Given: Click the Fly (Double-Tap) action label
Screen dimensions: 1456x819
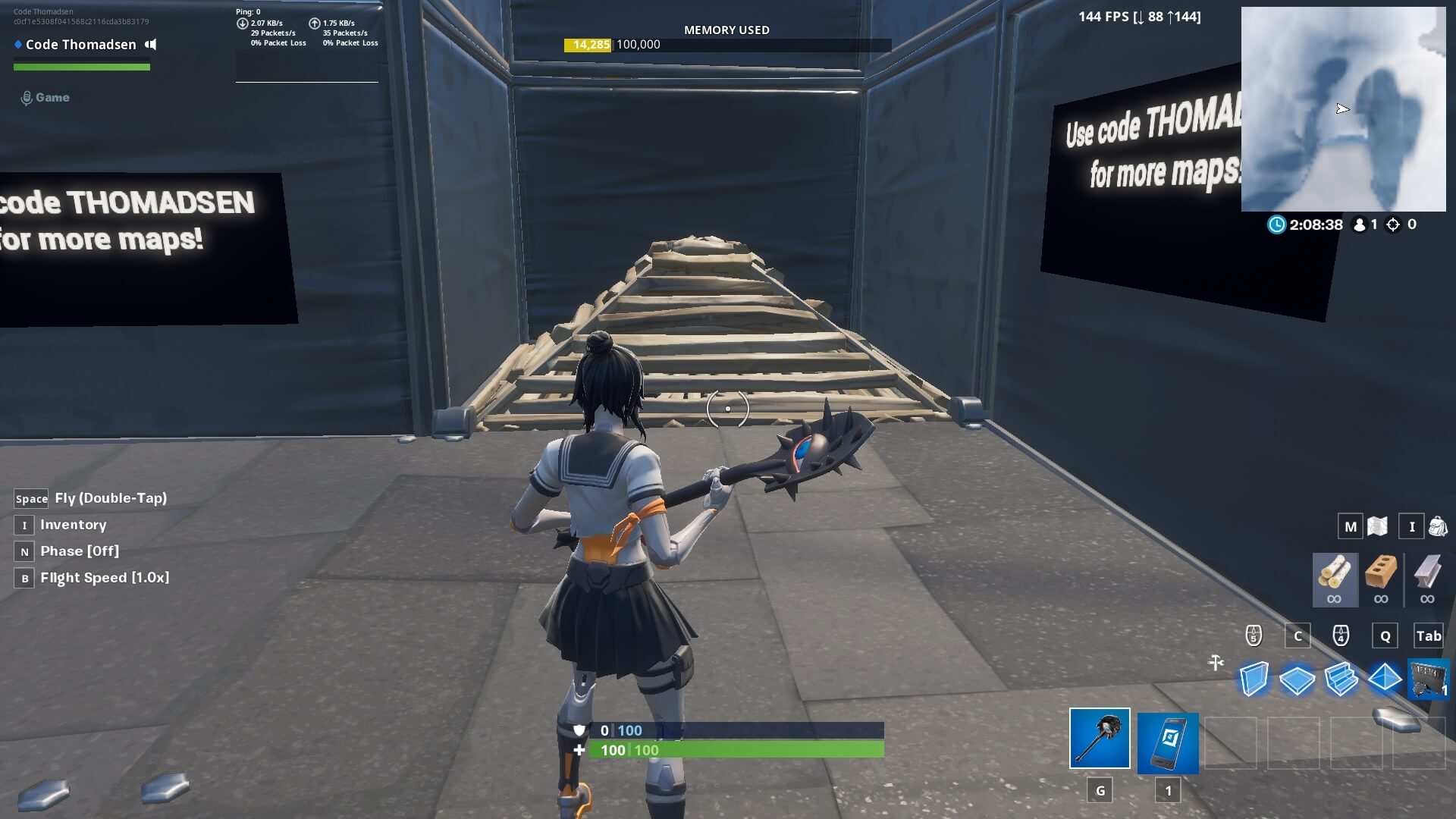Looking at the screenshot, I should [x=110, y=498].
